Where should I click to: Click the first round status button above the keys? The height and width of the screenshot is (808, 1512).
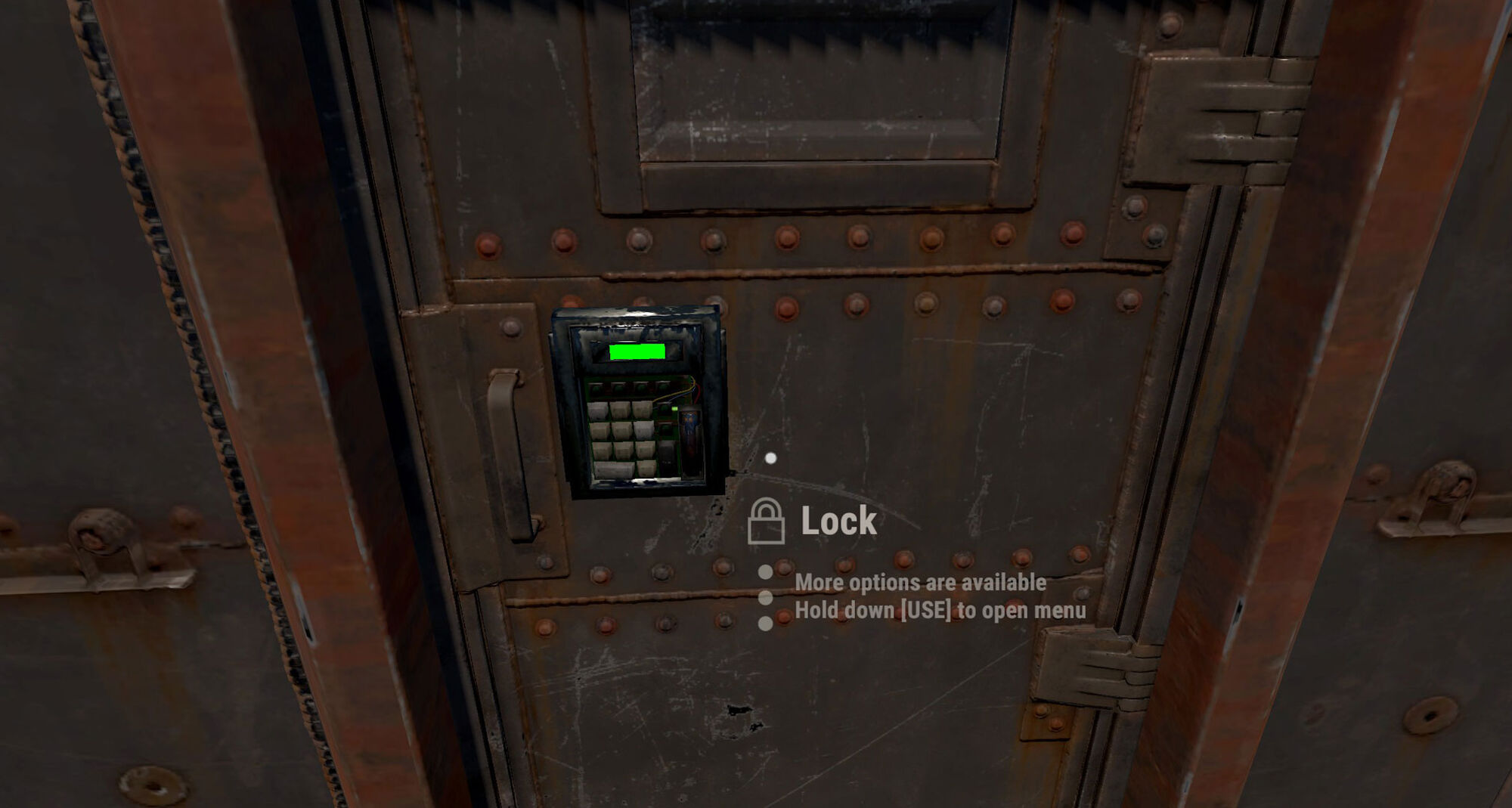click(597, 388)
